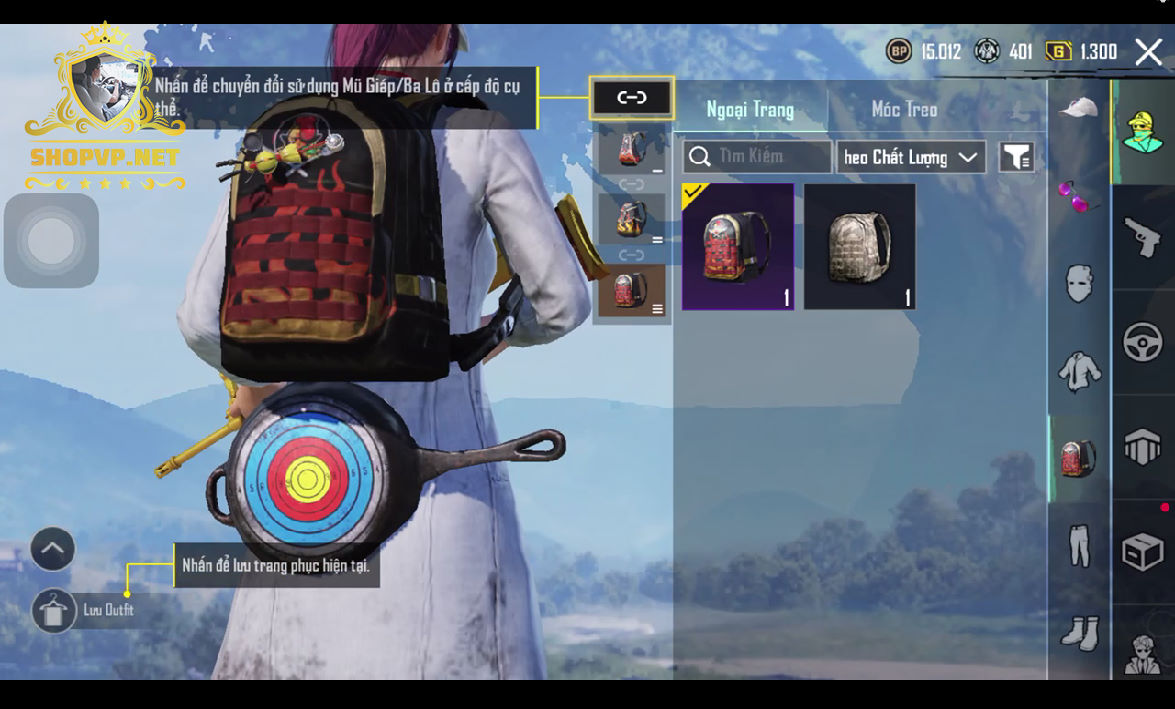The width and height of the screenshot is (1175, 709).
Task: Open the pants clothing category
Action: [x=1078, y=546]
